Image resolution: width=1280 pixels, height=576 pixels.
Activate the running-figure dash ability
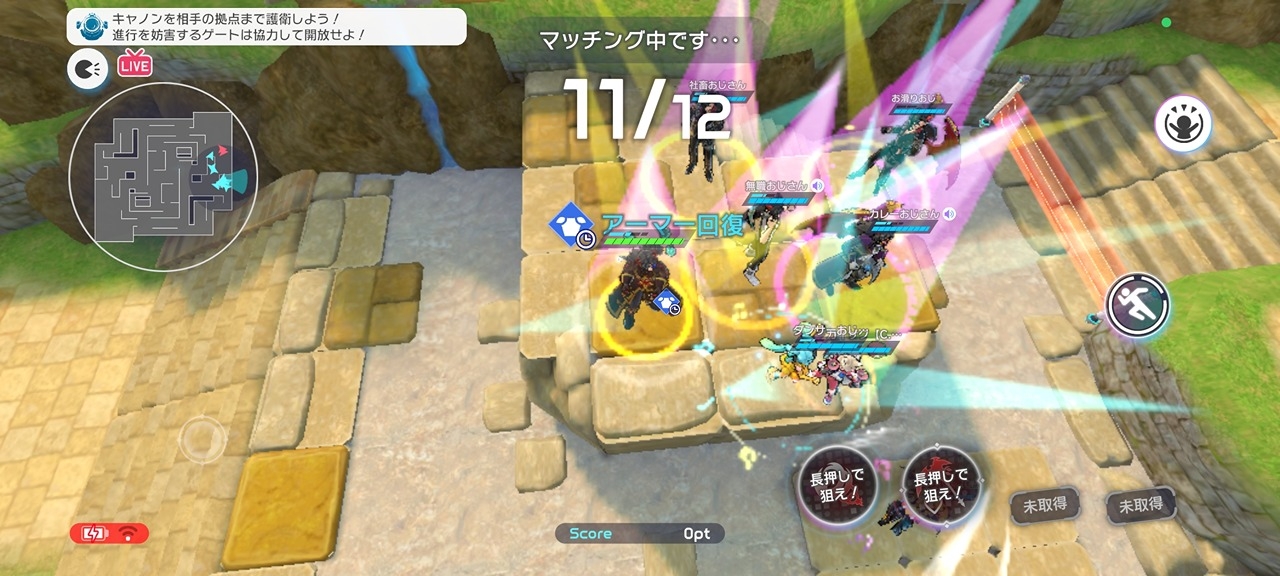1138,305
